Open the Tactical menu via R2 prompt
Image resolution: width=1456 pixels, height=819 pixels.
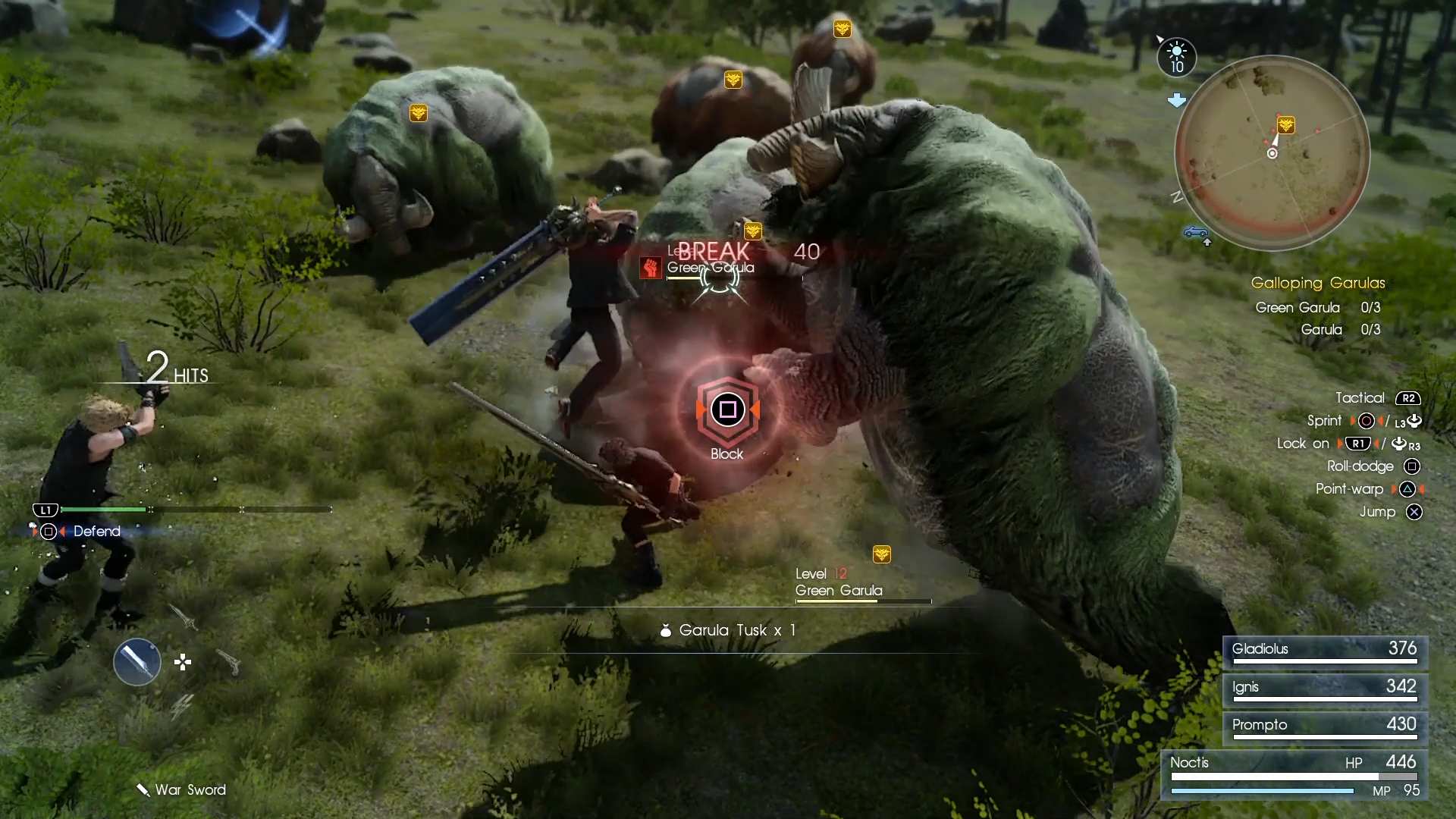[x=1409, y=397]
